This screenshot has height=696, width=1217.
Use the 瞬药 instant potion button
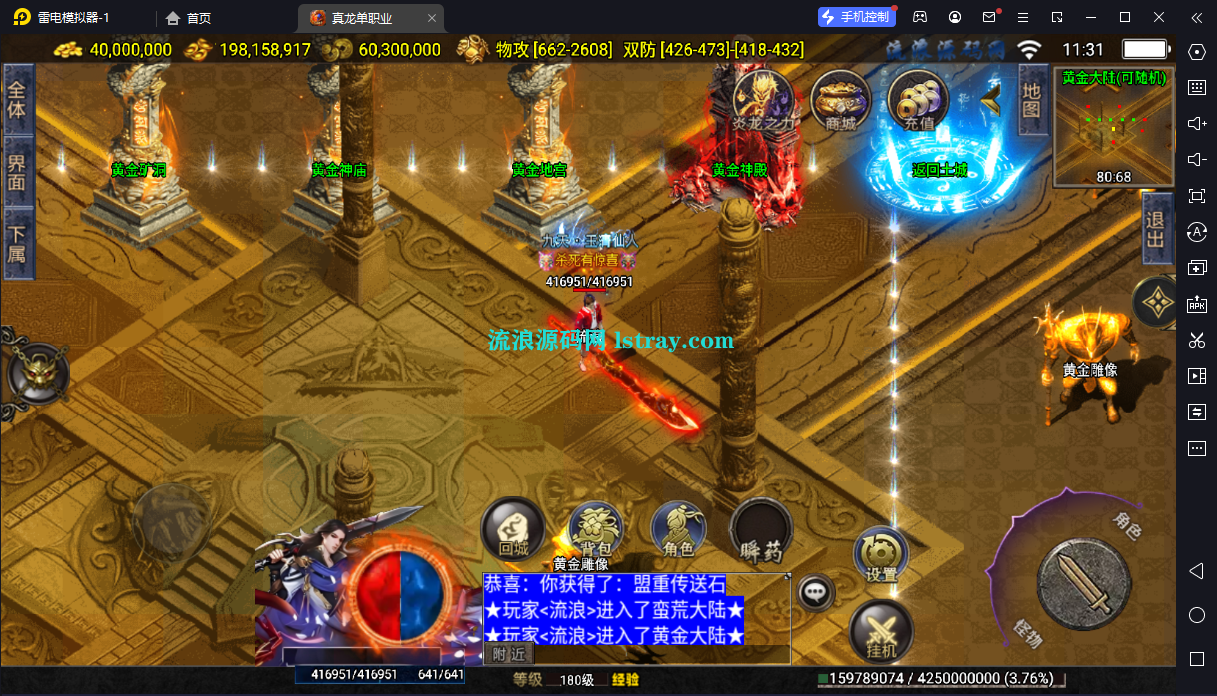(x=761, y=530)
